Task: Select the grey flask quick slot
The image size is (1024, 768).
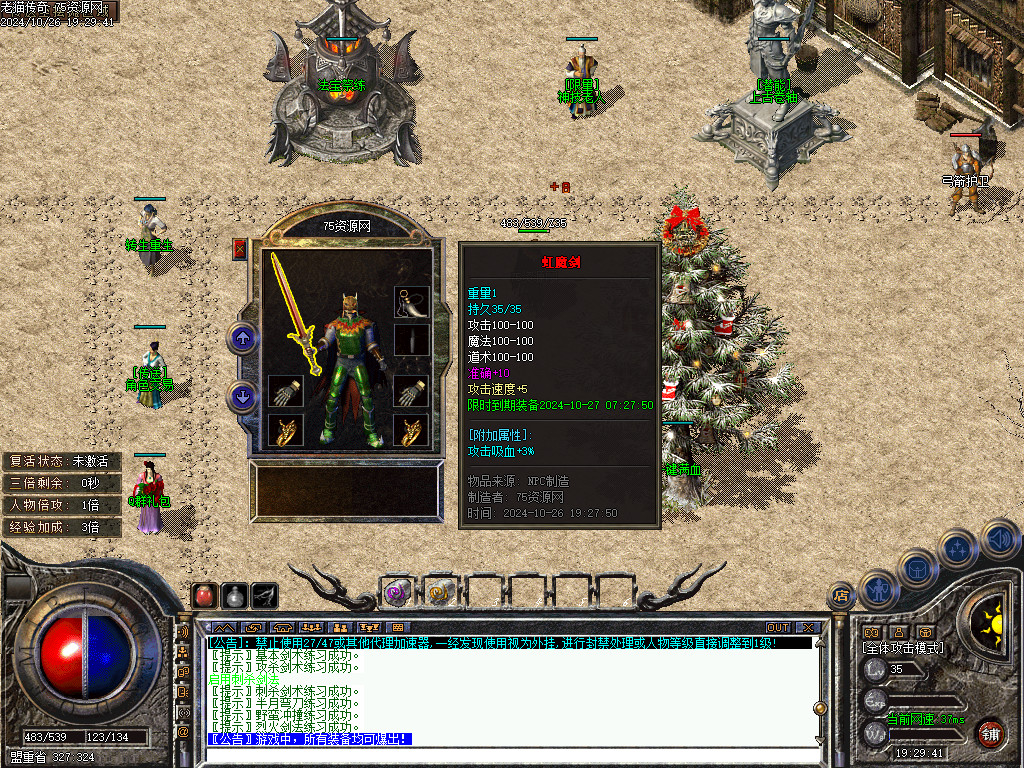Action: pos(234,595)
